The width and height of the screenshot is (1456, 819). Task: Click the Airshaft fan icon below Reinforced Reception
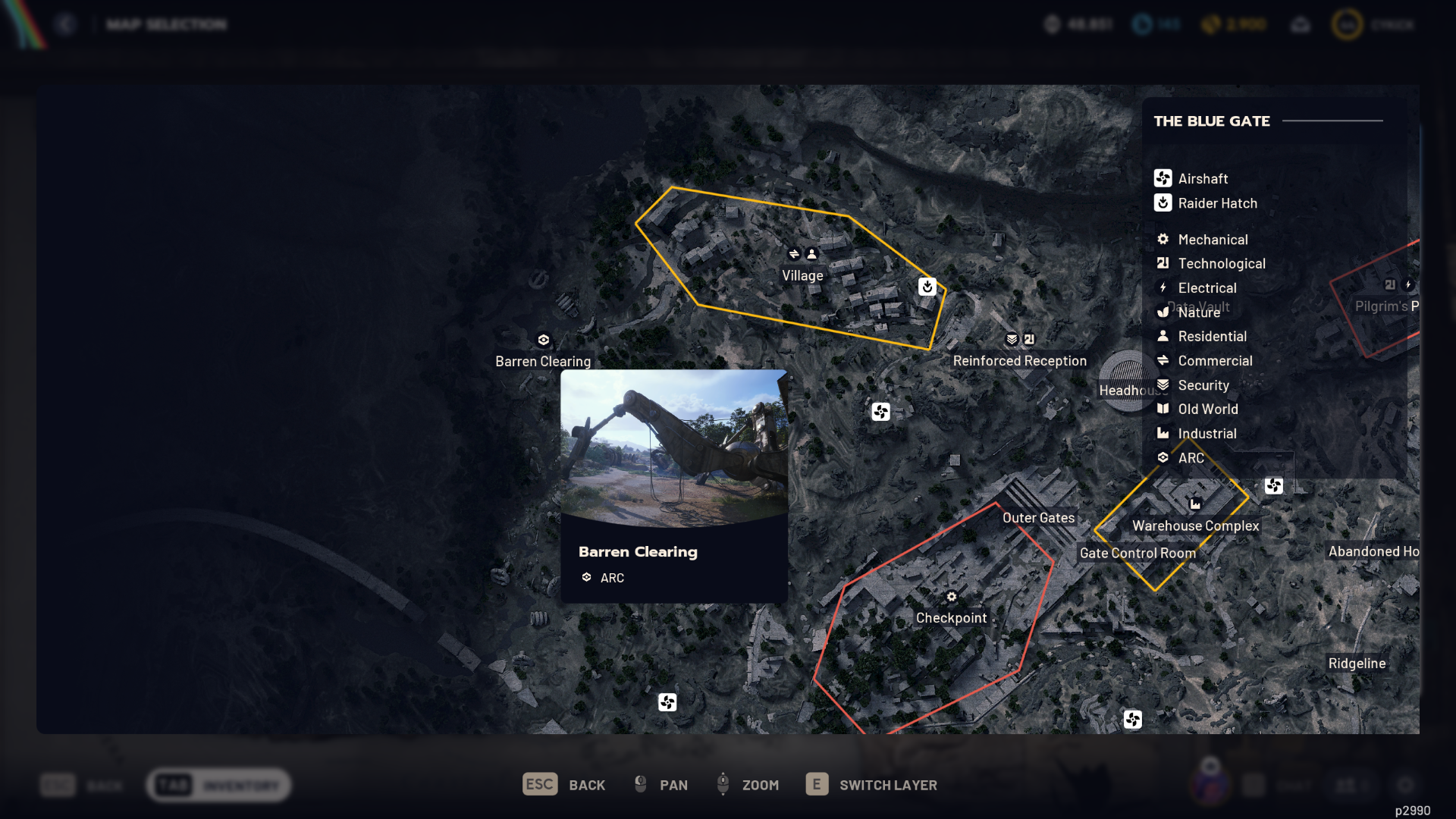point(881,413)
